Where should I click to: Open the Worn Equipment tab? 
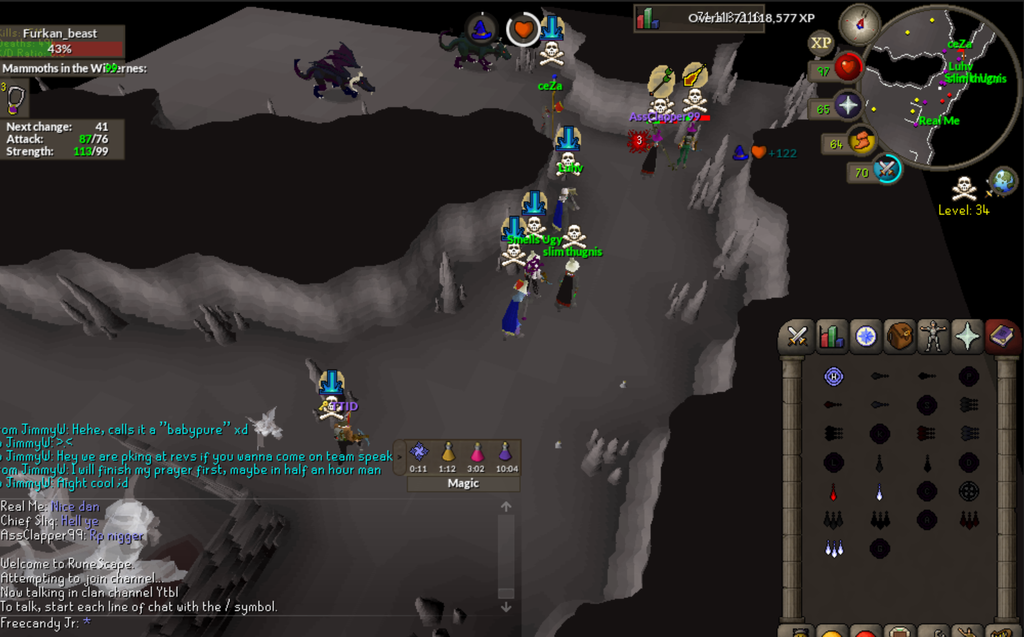coord(934,337)
